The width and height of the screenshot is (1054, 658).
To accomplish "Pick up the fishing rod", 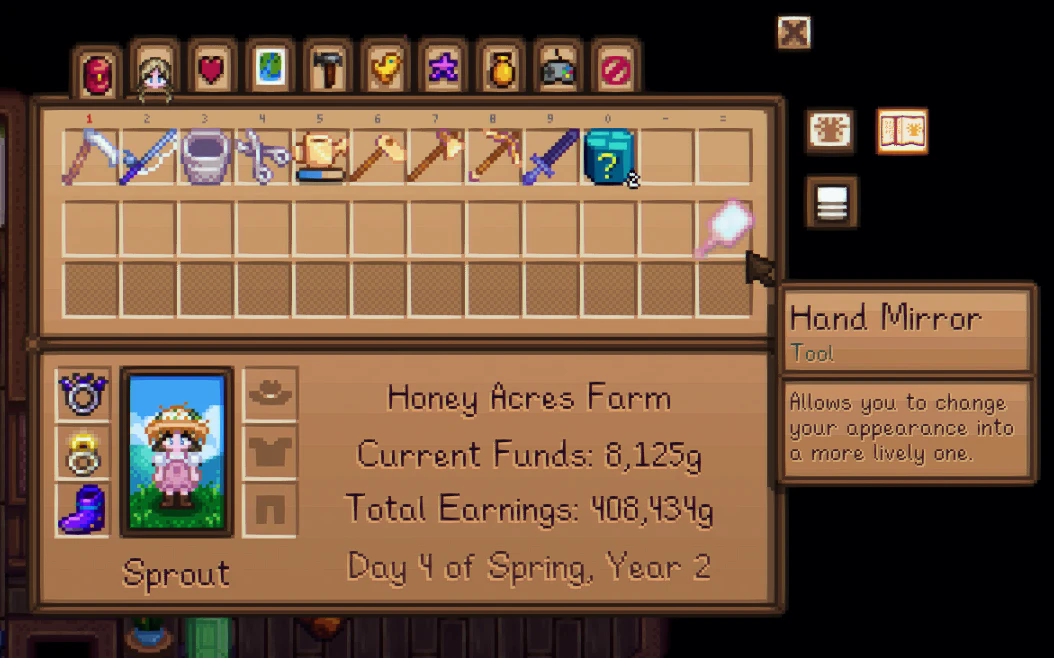I will tap(148, 157).
